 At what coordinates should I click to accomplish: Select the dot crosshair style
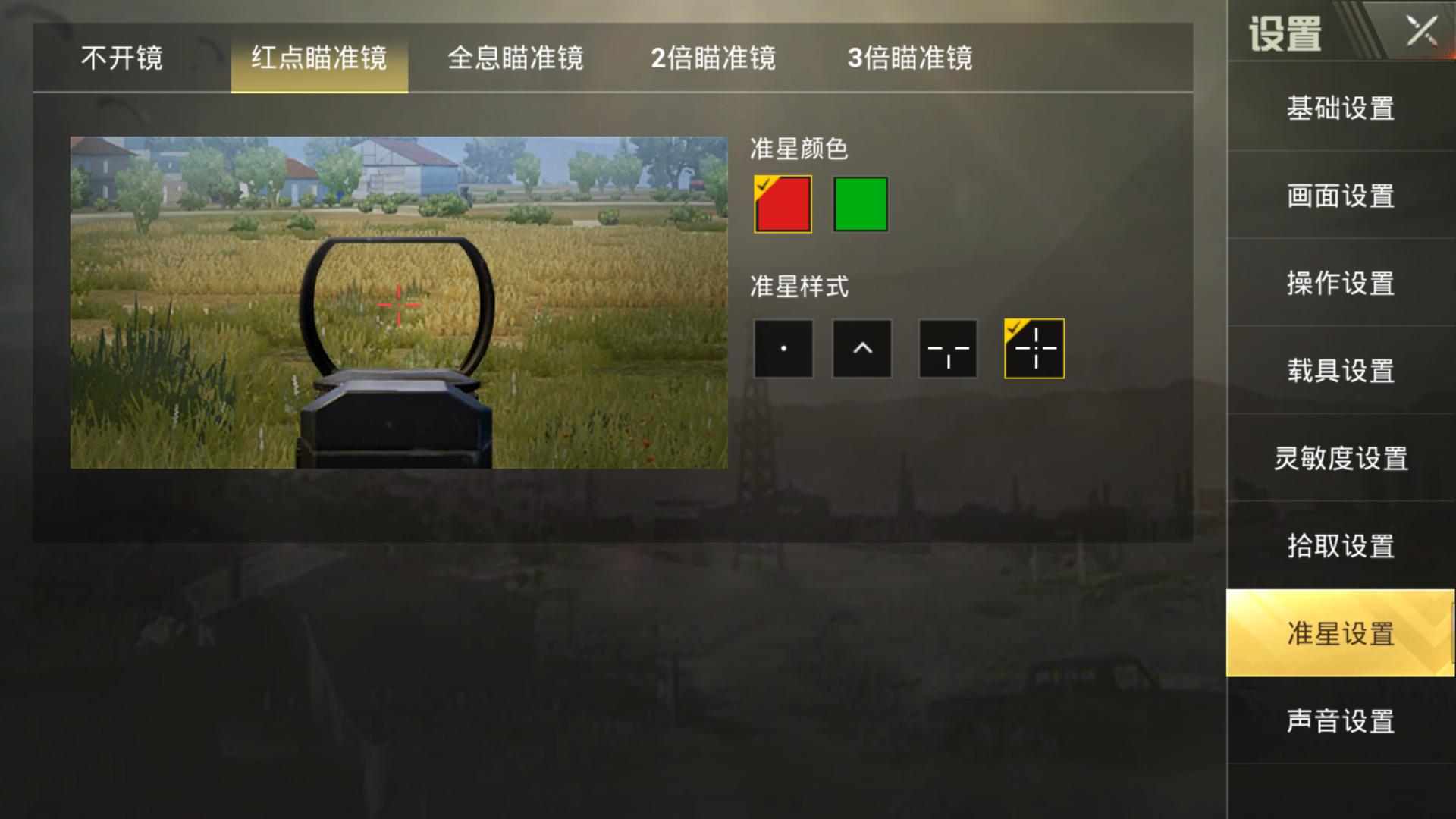tap(783, 349)
